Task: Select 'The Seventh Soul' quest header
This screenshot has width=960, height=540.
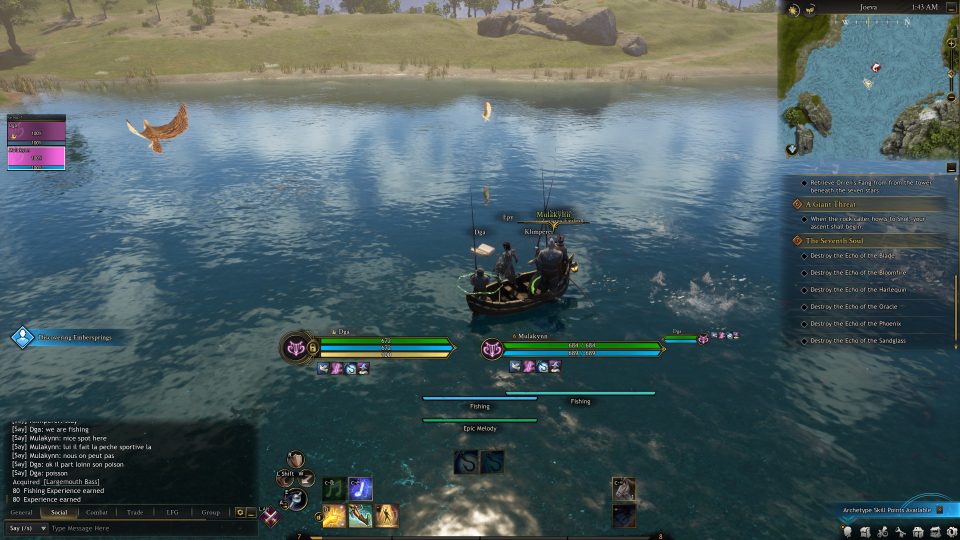Action: click(835, 241)
